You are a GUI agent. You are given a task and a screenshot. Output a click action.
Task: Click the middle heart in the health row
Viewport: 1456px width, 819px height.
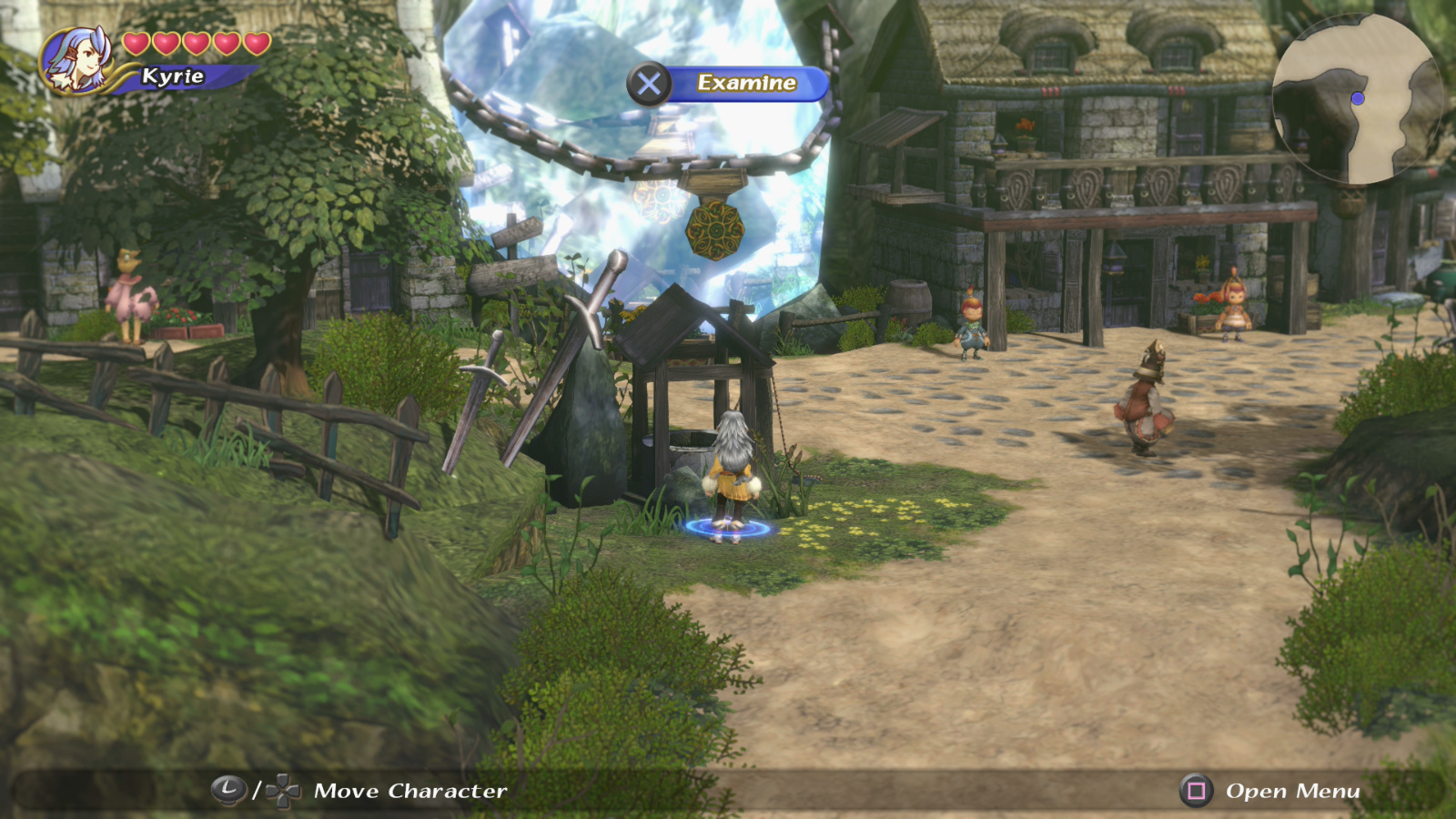[196, 43]
